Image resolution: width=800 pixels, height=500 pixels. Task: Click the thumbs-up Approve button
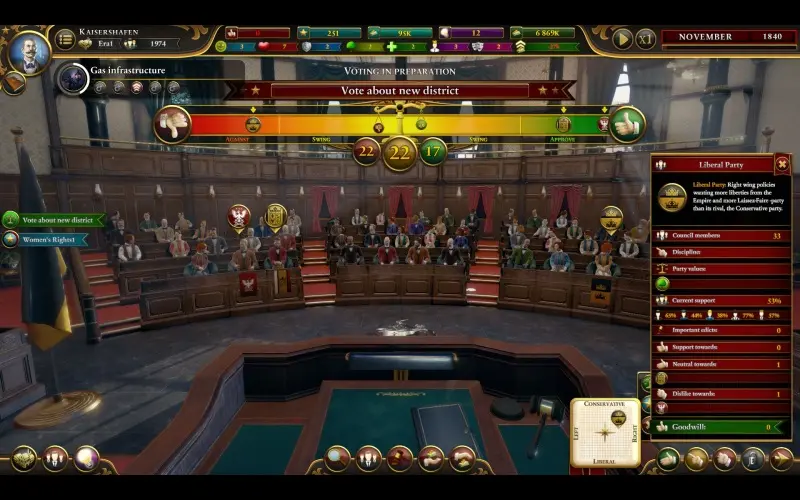[x=627, y=124]
